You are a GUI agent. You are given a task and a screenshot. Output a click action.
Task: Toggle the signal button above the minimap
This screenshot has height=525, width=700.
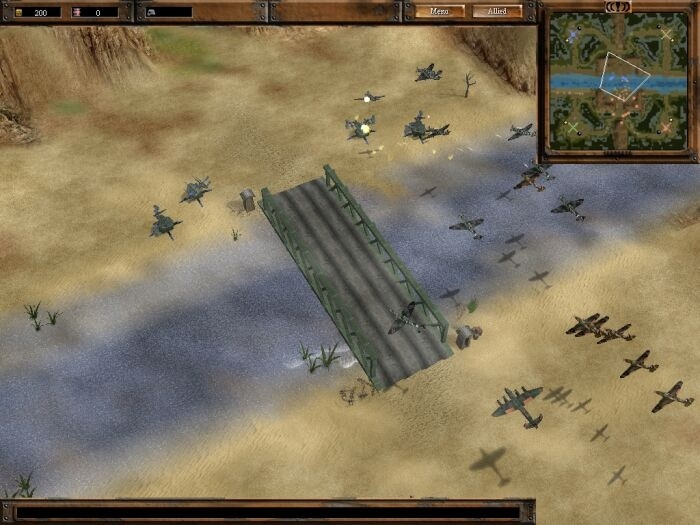pyautogui.click(x=617, y=5)
